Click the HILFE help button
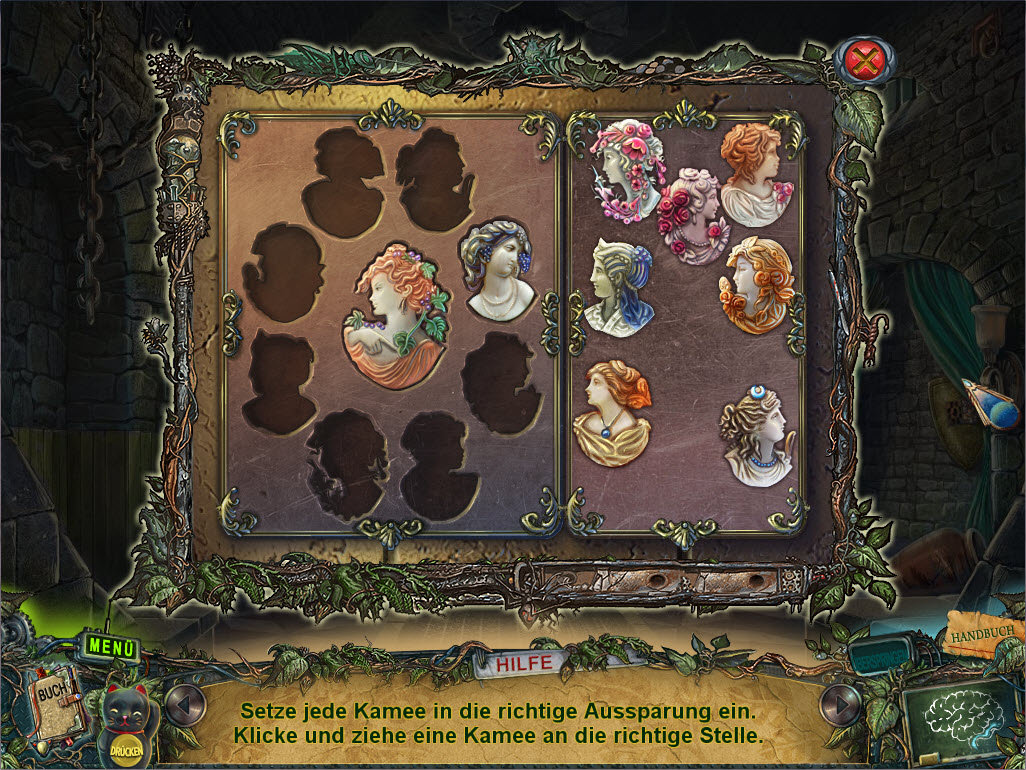The height and width of the screenshot is (770, 1026). tap(517, 664)
